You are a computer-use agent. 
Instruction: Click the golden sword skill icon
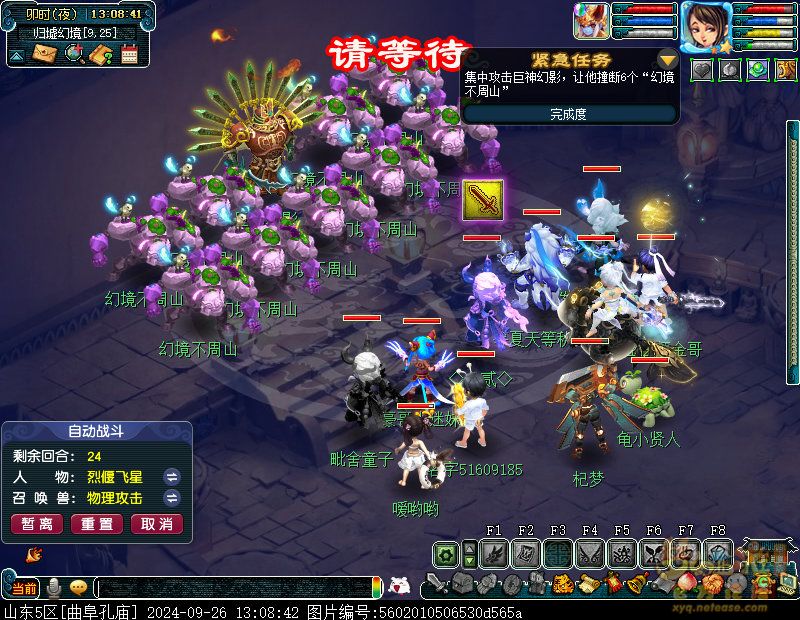point(482,200)
